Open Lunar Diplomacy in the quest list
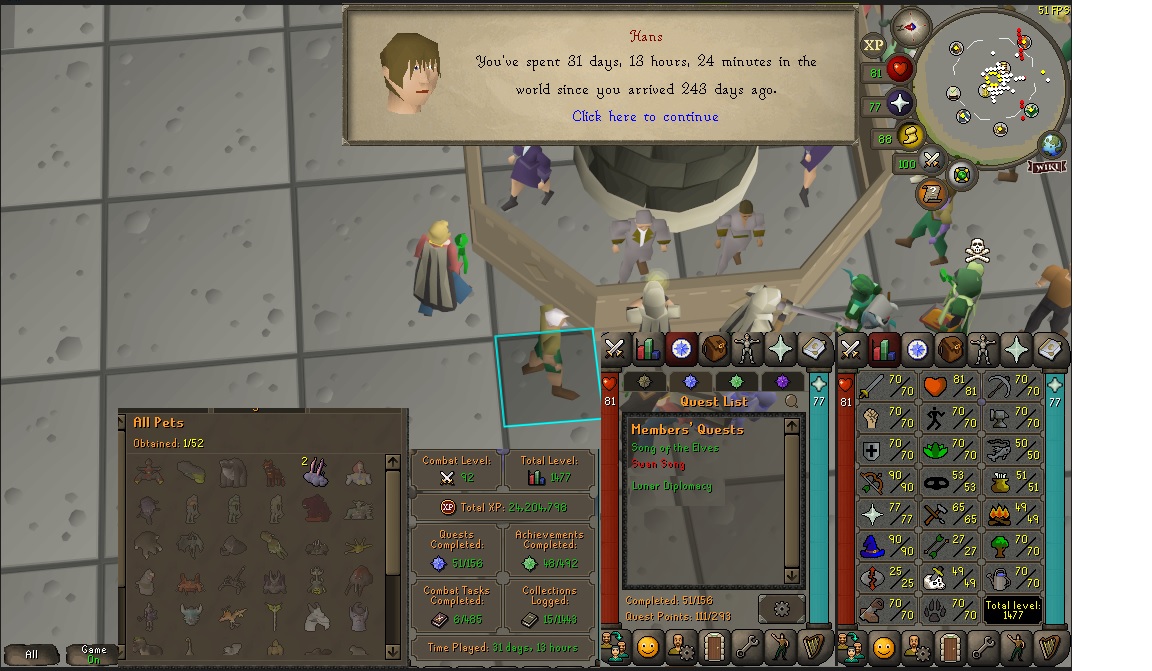Image resolution: width=1152 pixels, height=671 pixels. click(x=672, y=486)
